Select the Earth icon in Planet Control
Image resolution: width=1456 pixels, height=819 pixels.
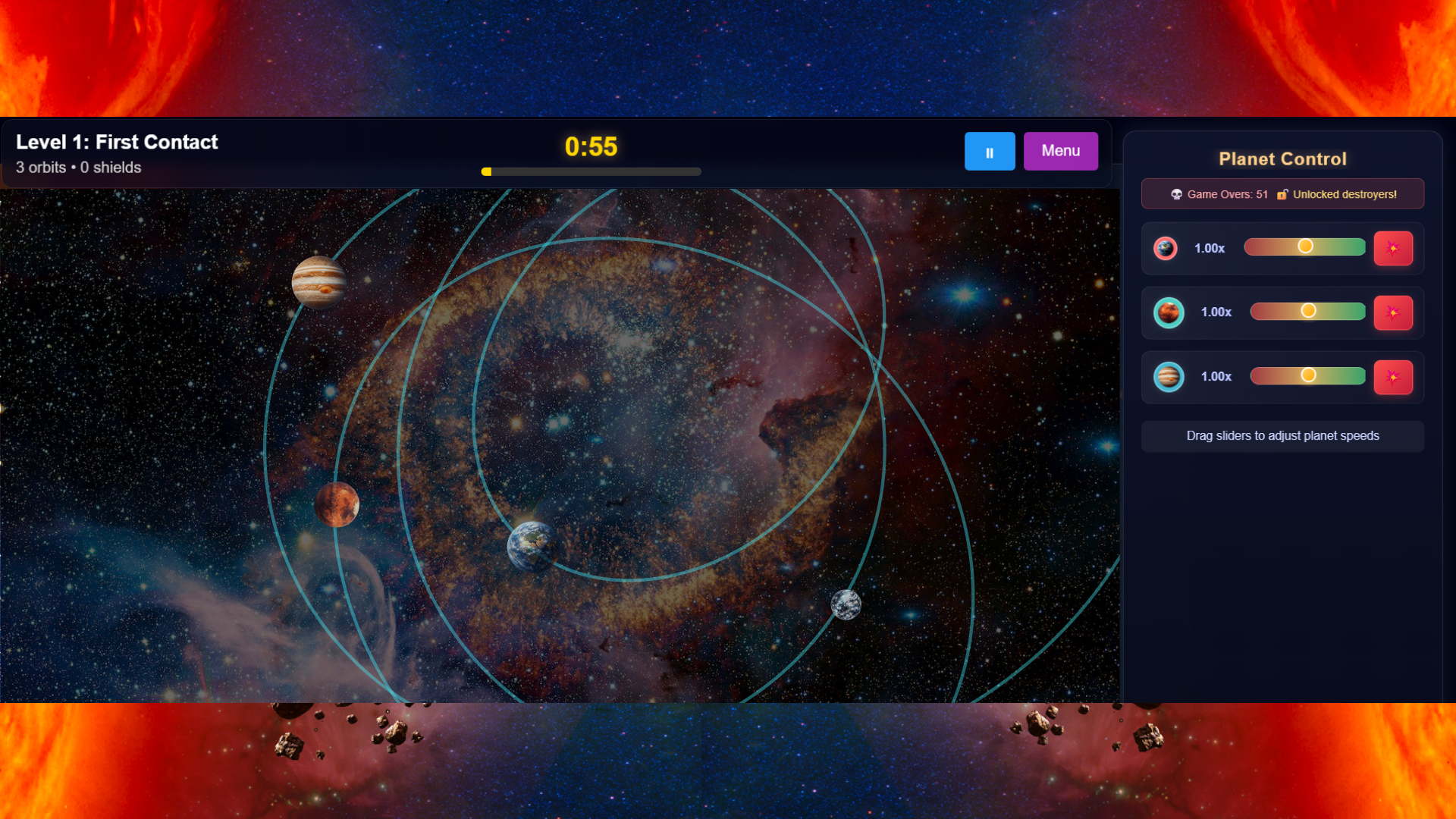[x=1166, y=248]
